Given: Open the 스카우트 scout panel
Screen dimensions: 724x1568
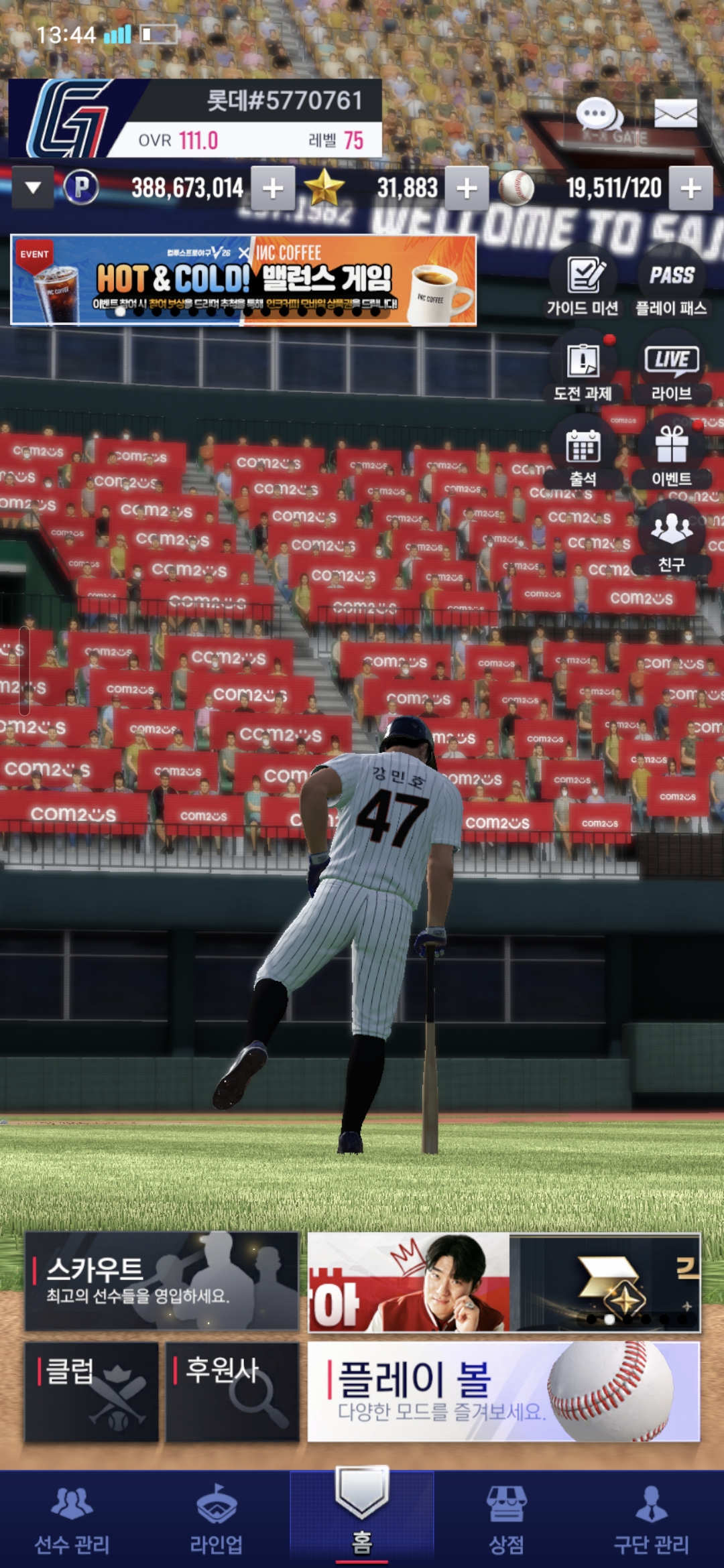Looking at the screenshot, I should (162, 1281).
